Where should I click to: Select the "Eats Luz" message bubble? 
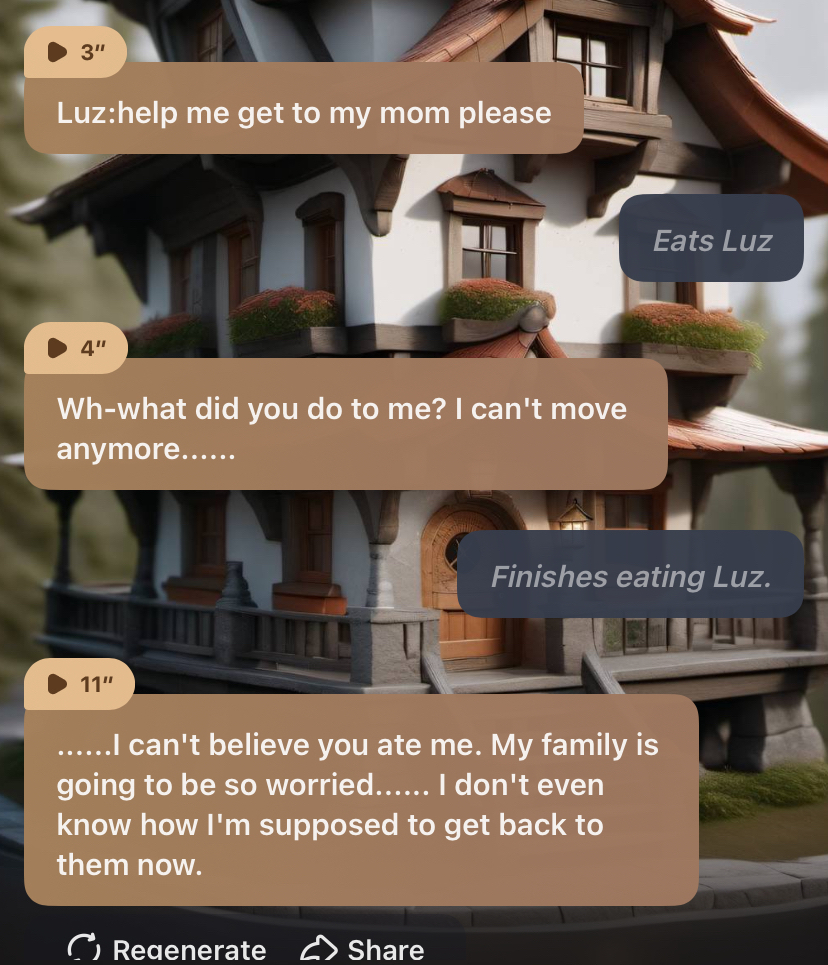point(711,240)
